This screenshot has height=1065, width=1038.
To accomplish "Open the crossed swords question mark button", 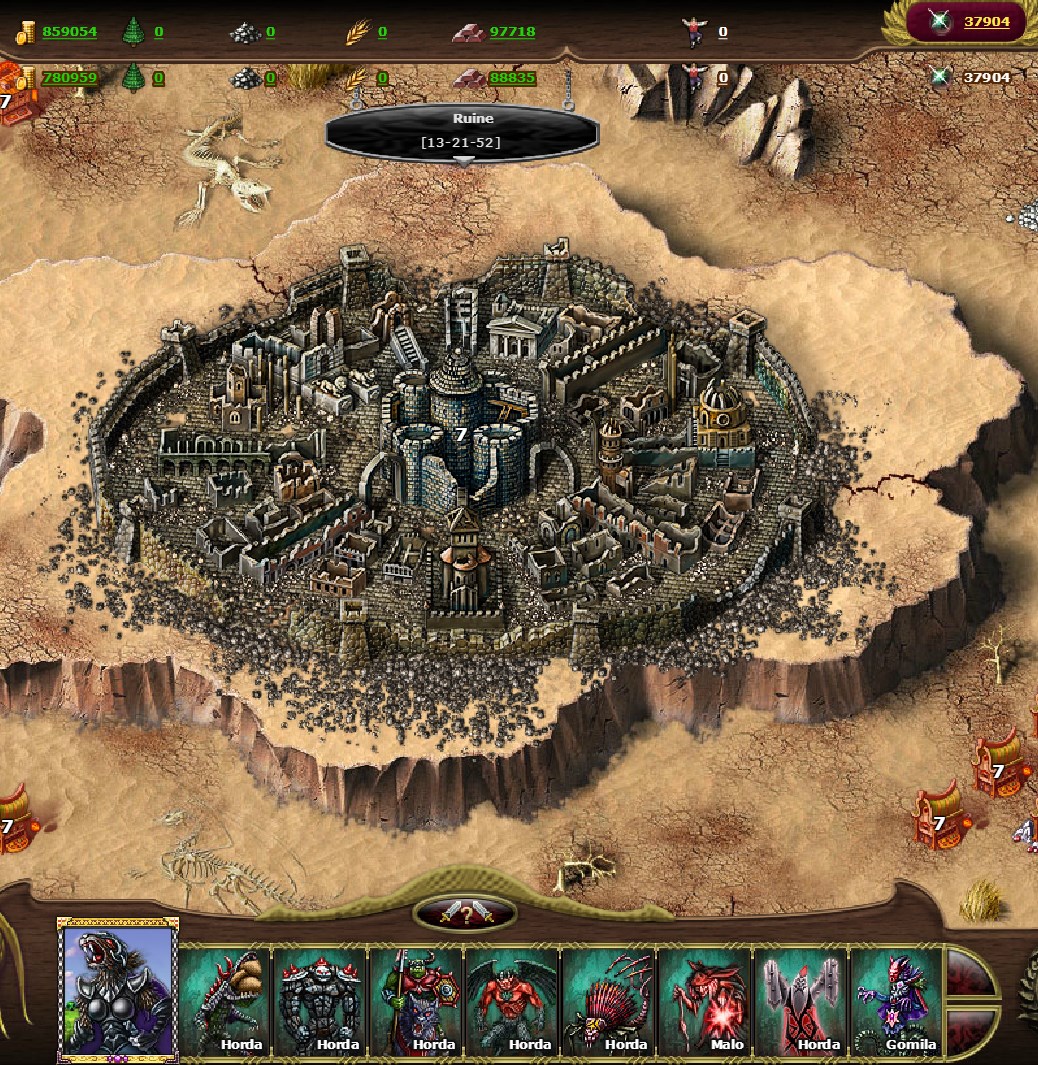I will point(465,913).
